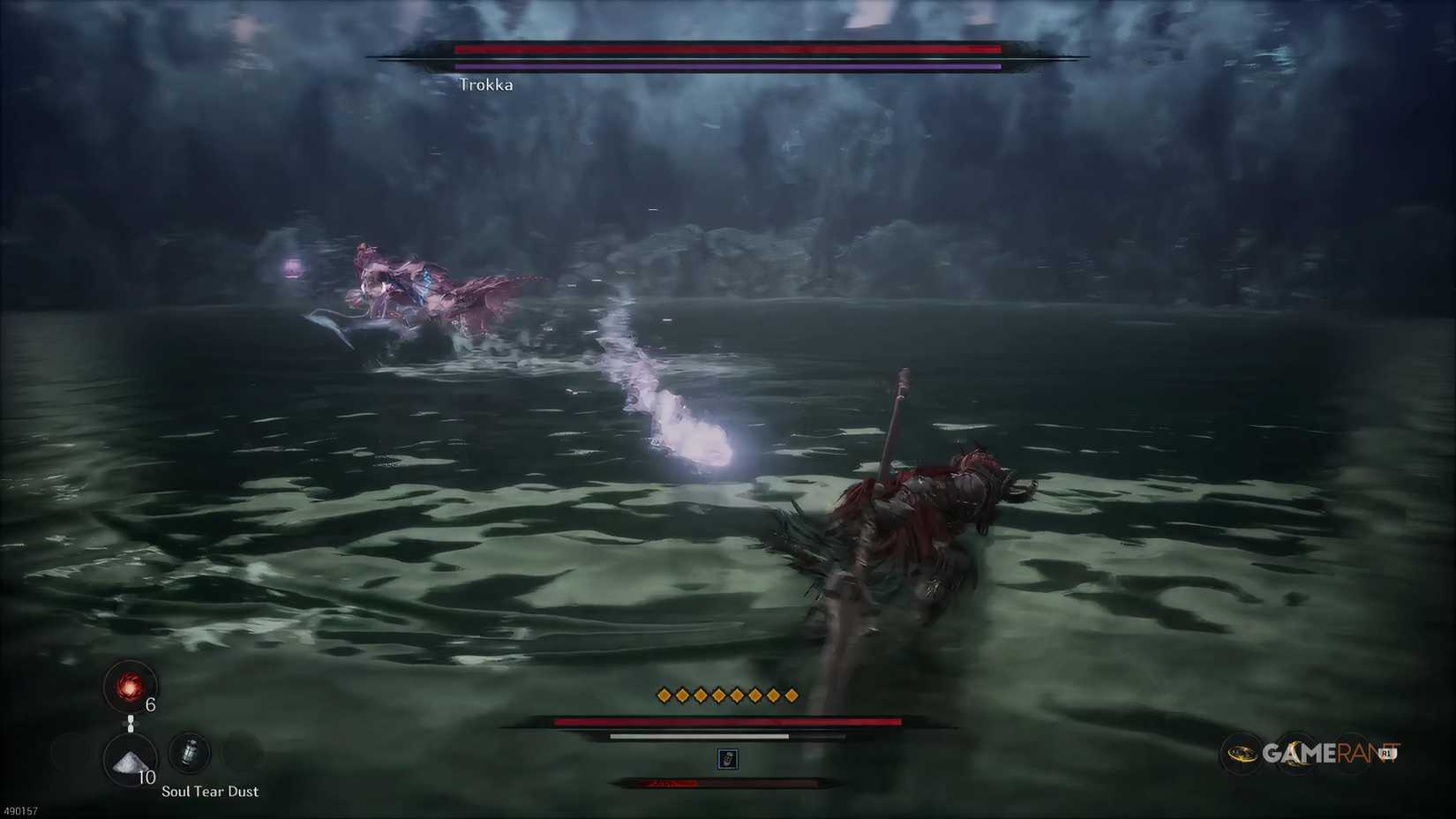Click the hourglass swap icon between the two item circles
This screenshot has height=819, width=1456.
pos(131,724)
